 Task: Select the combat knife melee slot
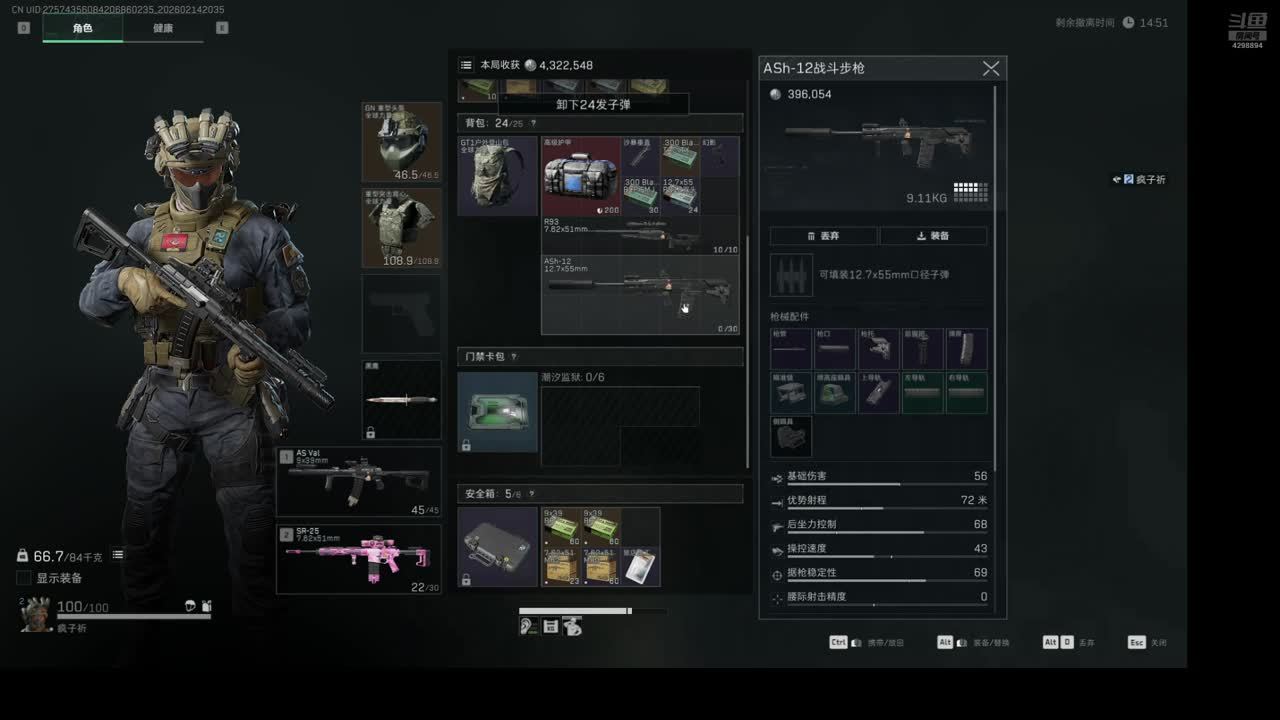(x=401, y=399)
